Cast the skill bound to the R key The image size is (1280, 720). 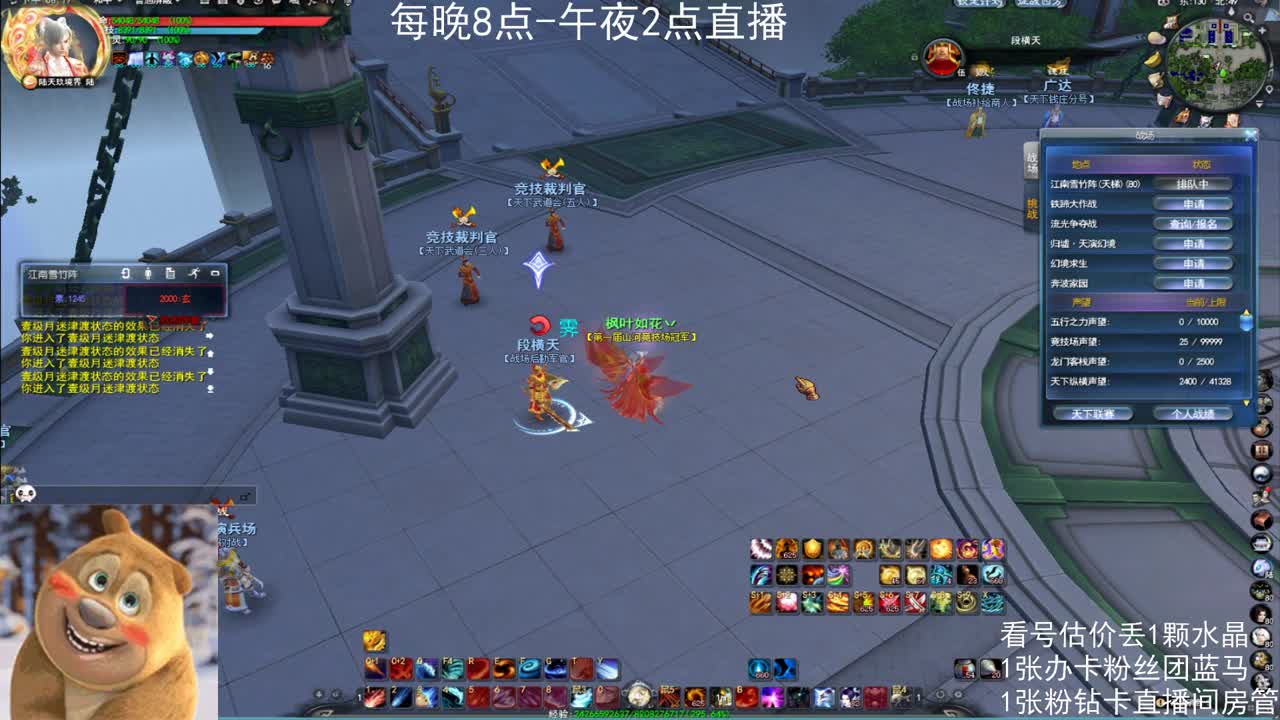480,667
